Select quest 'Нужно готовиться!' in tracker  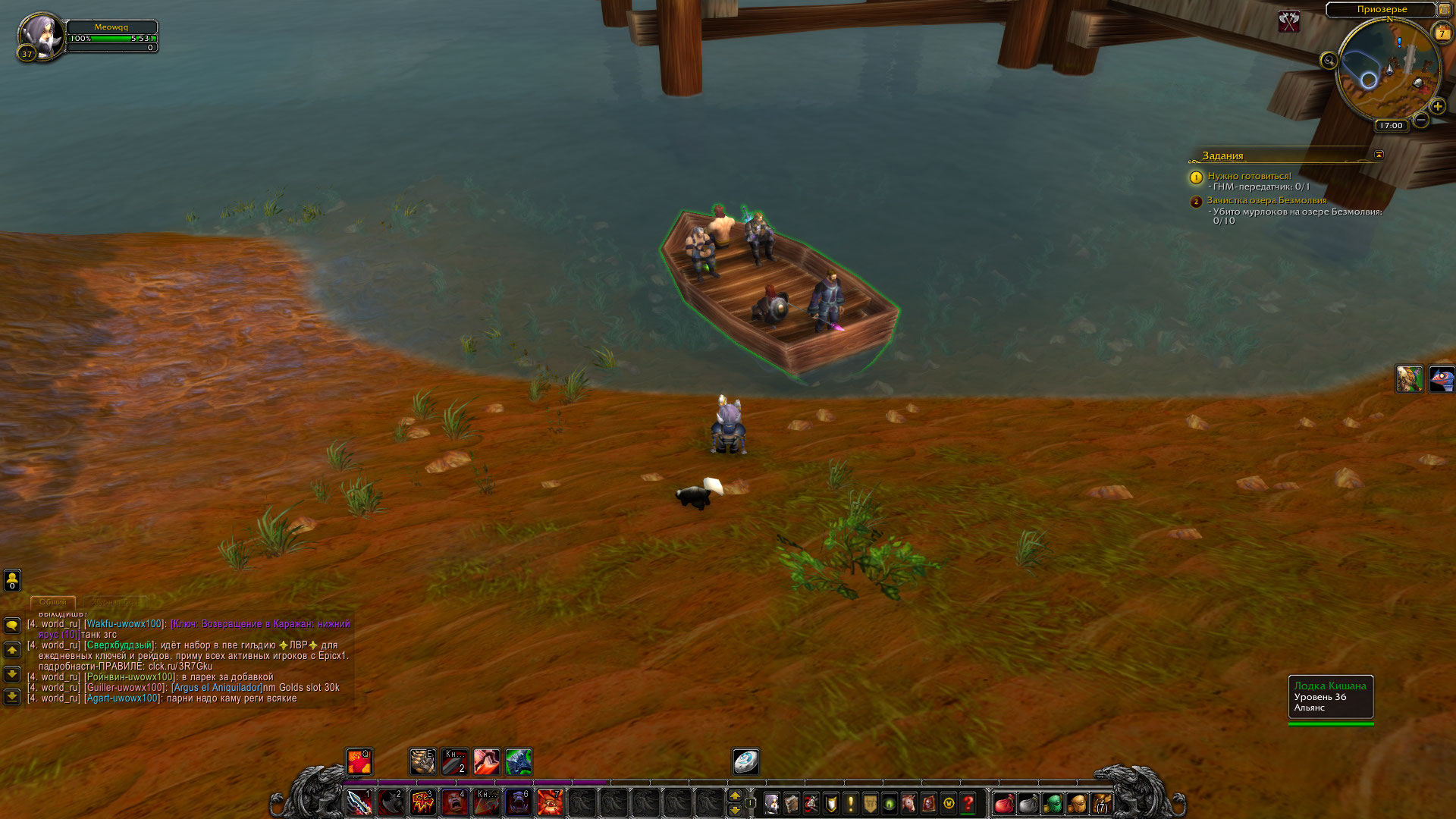pyautogui.click(x=1249, y=176)
